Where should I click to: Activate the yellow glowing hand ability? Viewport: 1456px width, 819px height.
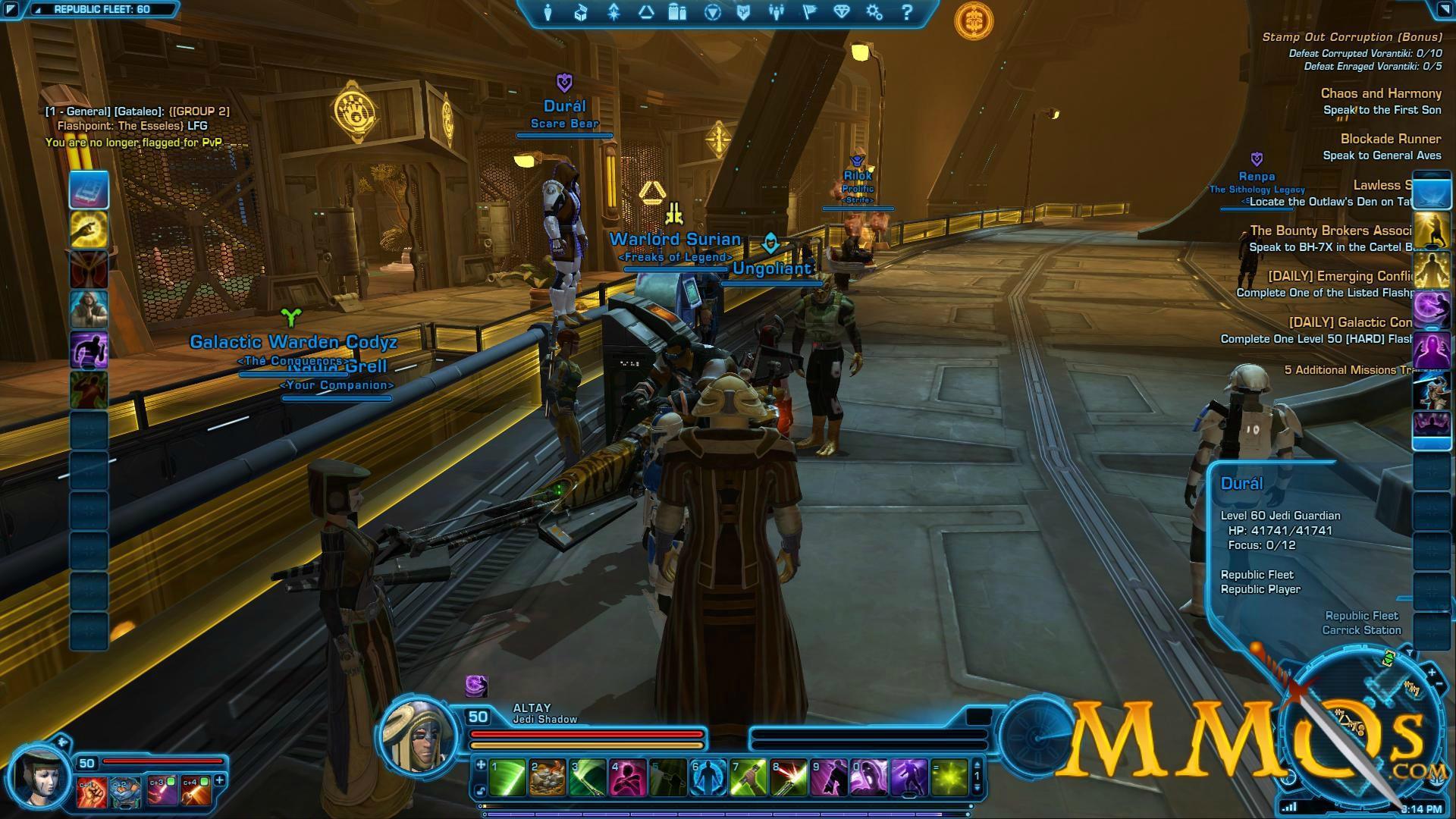(x=89, y=229)
